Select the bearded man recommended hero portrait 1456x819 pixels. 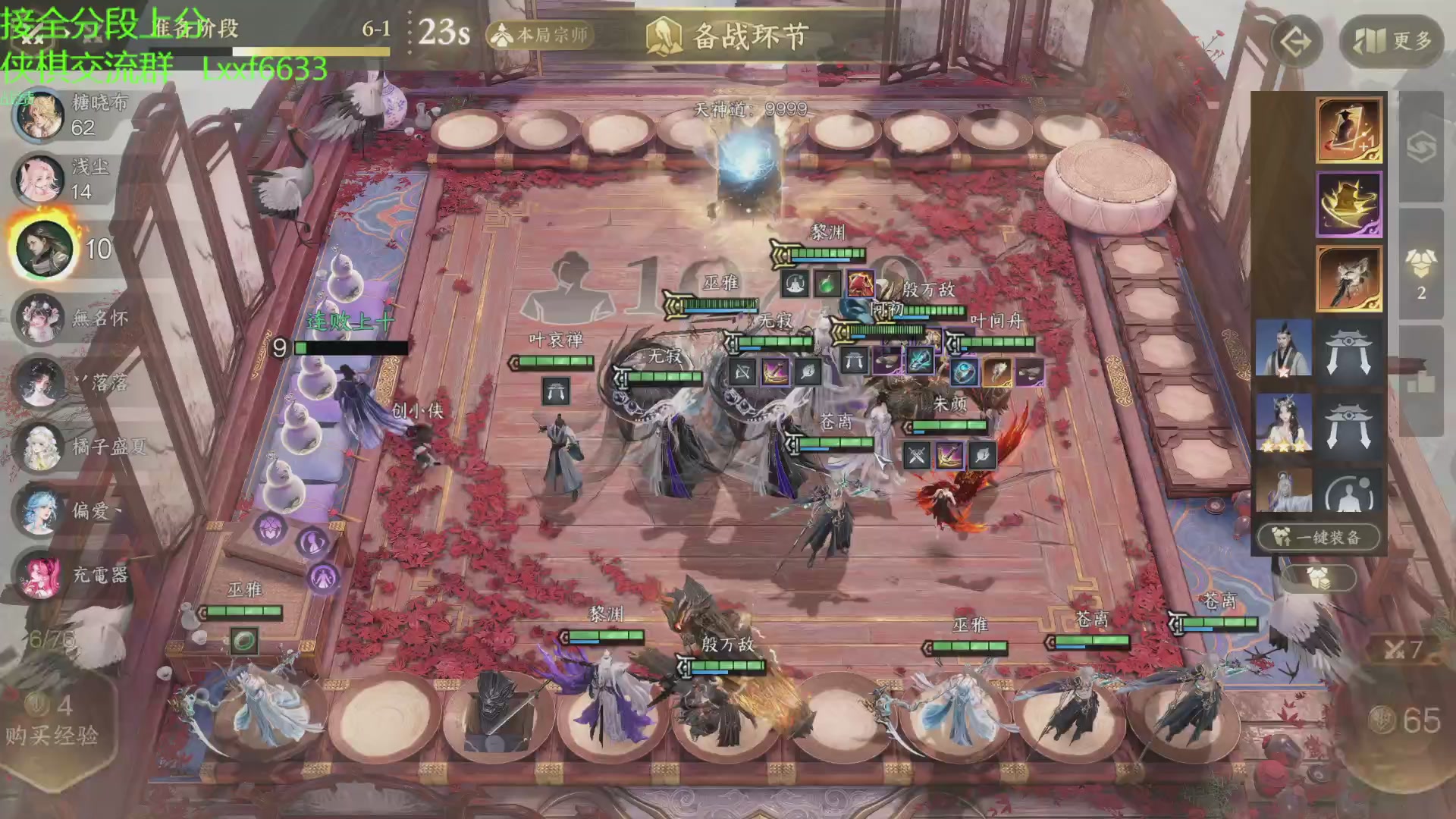pyautogui.click(x=1283, y=348)
